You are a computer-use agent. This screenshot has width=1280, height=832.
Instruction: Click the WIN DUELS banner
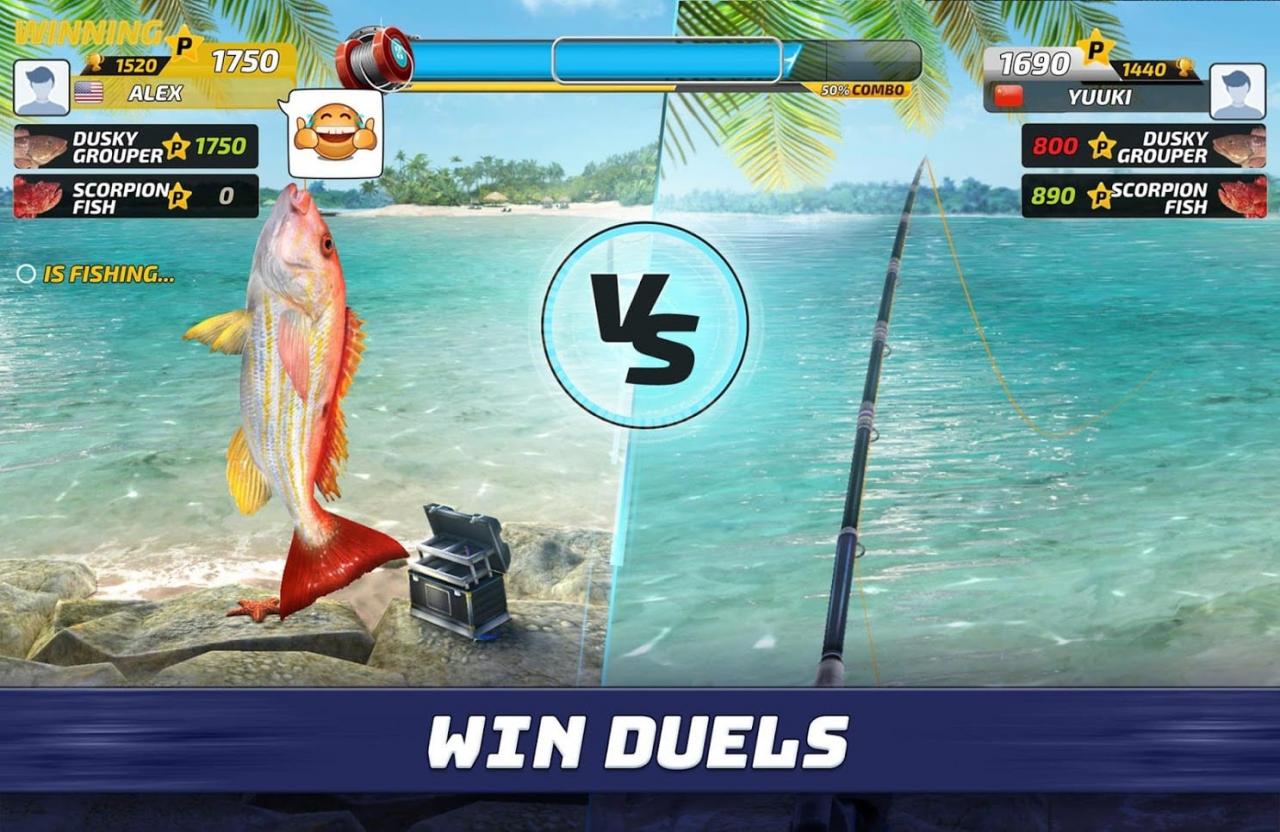coord(640,742)
